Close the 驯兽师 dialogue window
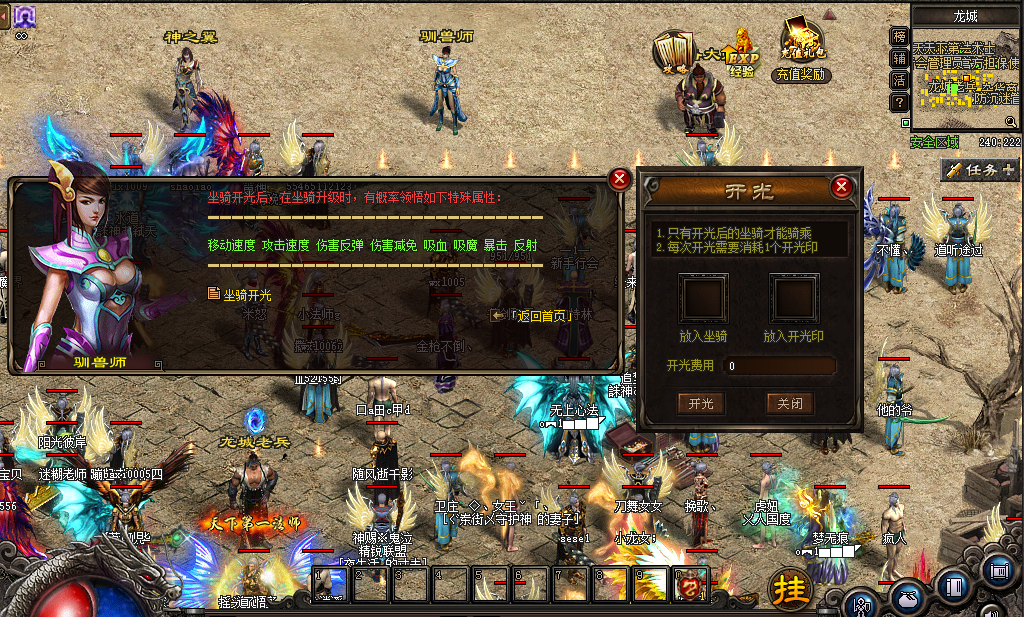This screenshot has width=1024, height=617. point(620,179)
